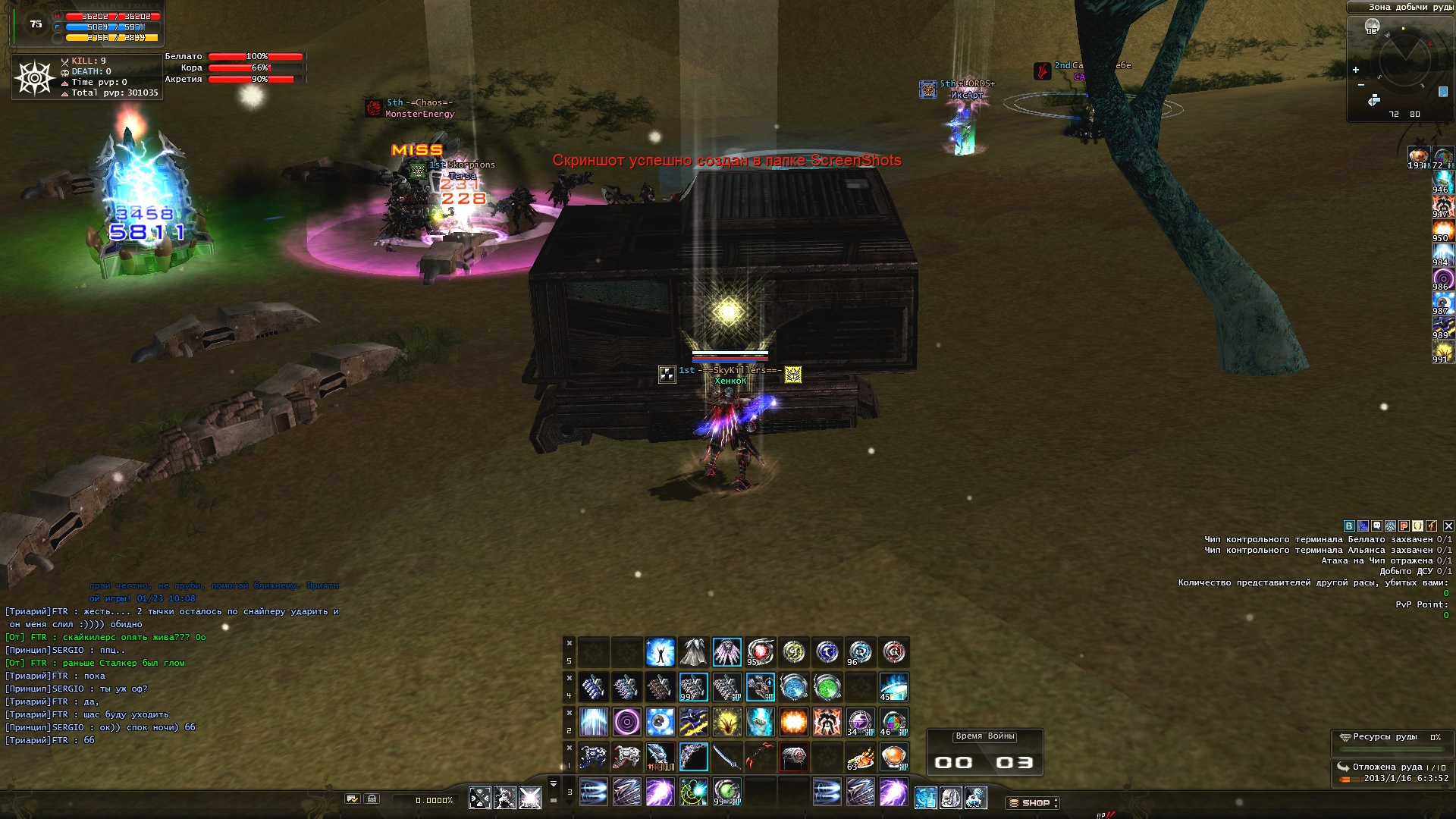Image resolution: width=1456 pixels, height=819 pixels.
Task: Use the orange orb potion slot
Action: click(893, 757)
